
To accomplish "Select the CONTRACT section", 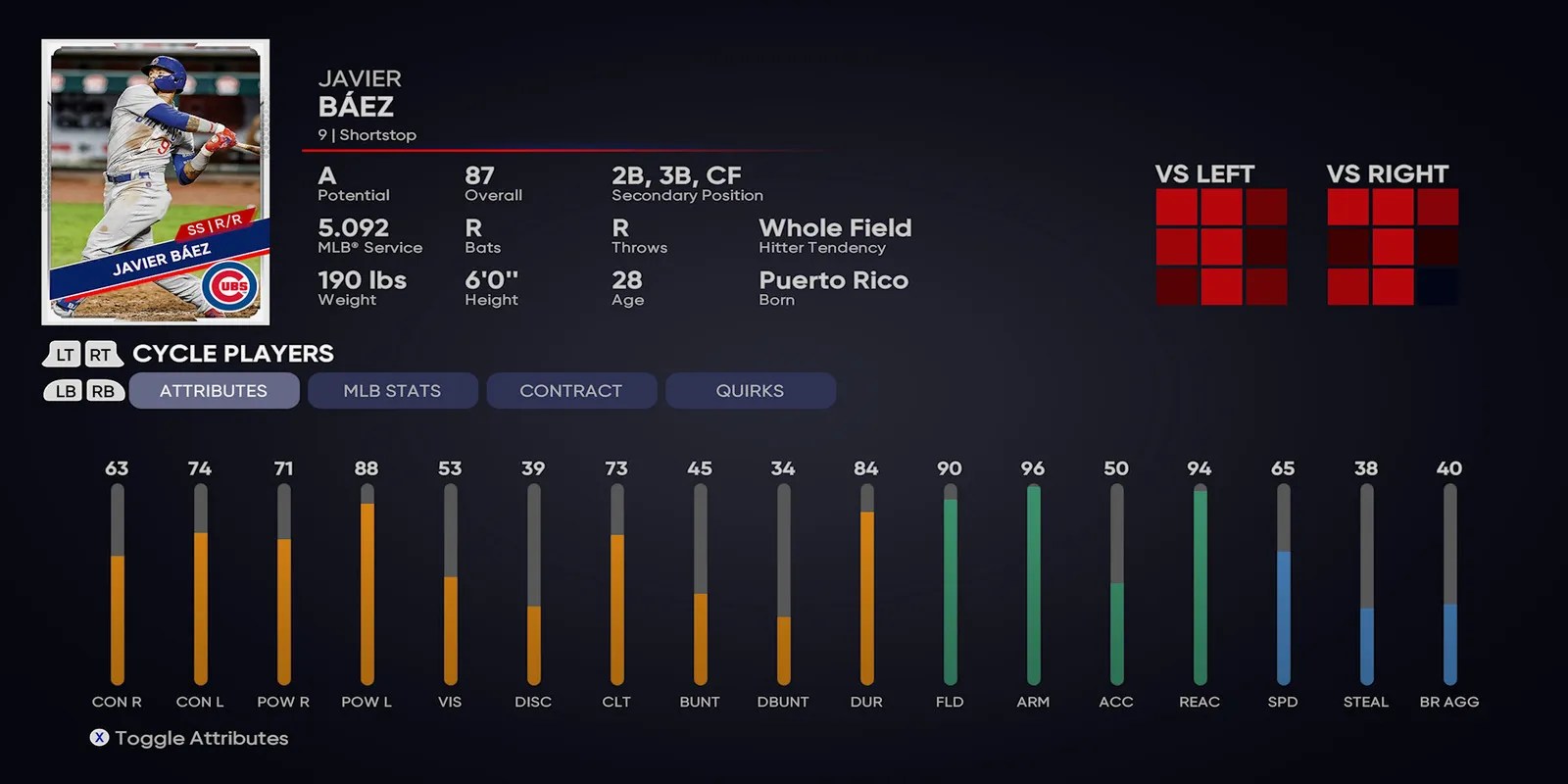I will [571, 390].
